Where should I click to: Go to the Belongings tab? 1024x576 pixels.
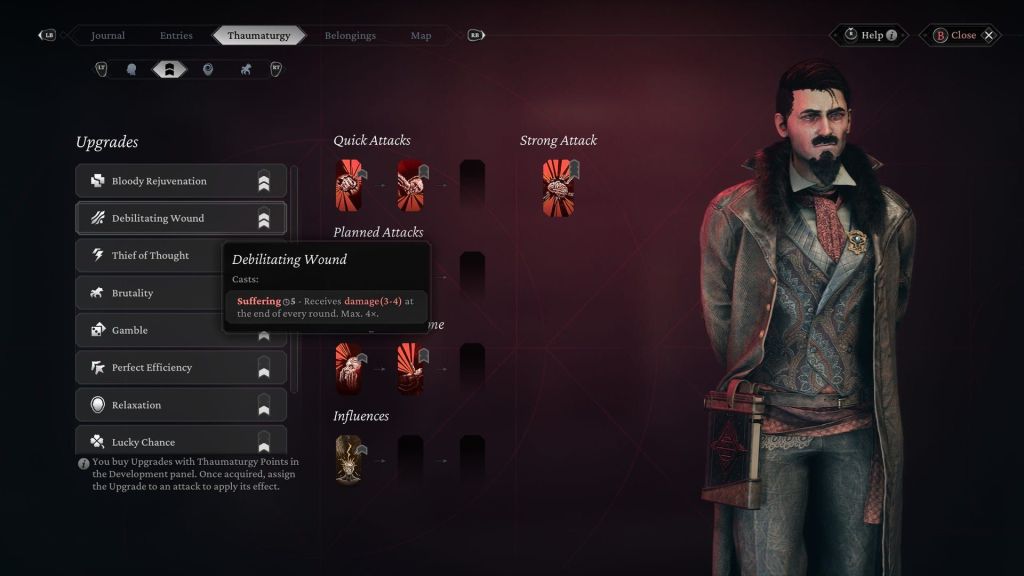(x=350, y=35)
